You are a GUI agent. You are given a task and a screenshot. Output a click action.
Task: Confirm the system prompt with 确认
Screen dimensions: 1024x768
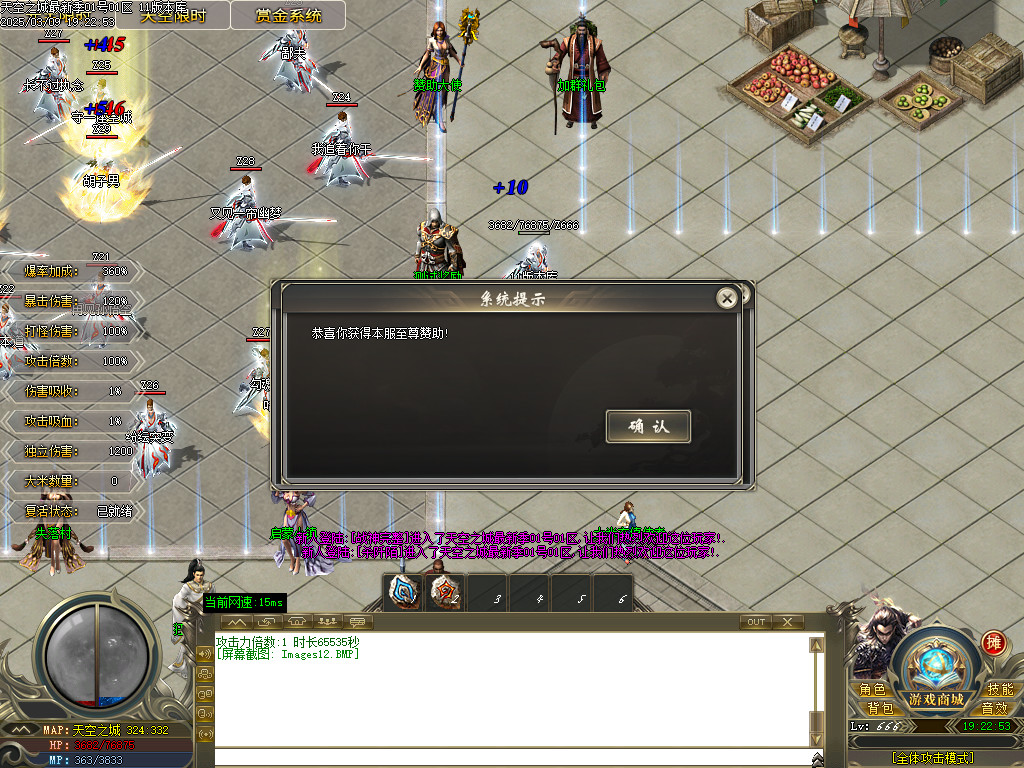point(647,426)
